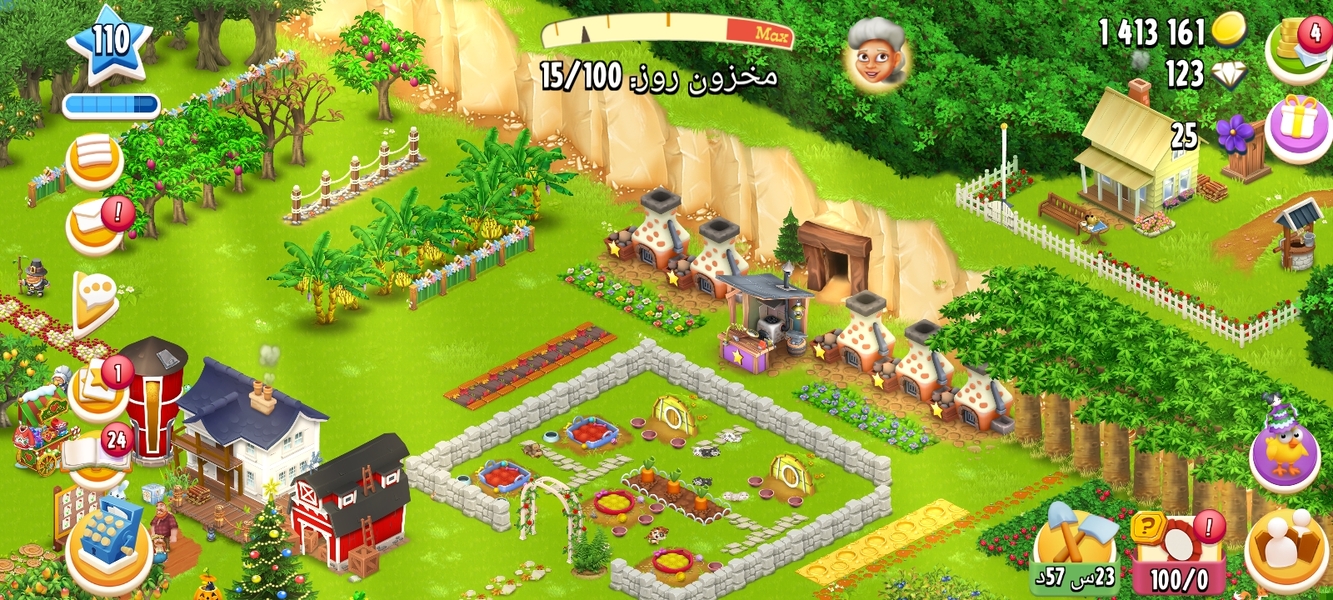Tap the gold coin currency icon

1229,32
